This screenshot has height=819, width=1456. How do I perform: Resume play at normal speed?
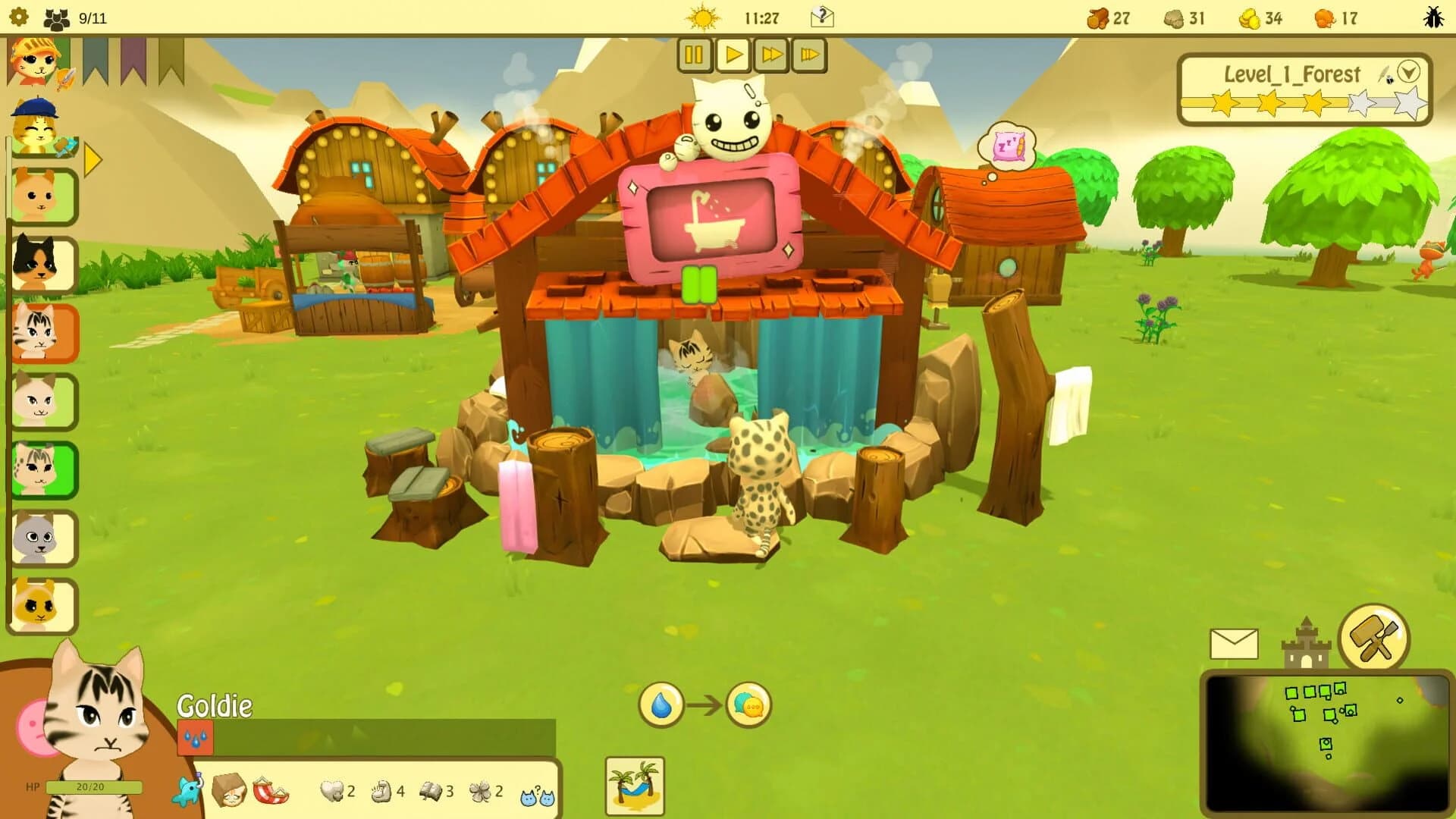tap(732, 55)
